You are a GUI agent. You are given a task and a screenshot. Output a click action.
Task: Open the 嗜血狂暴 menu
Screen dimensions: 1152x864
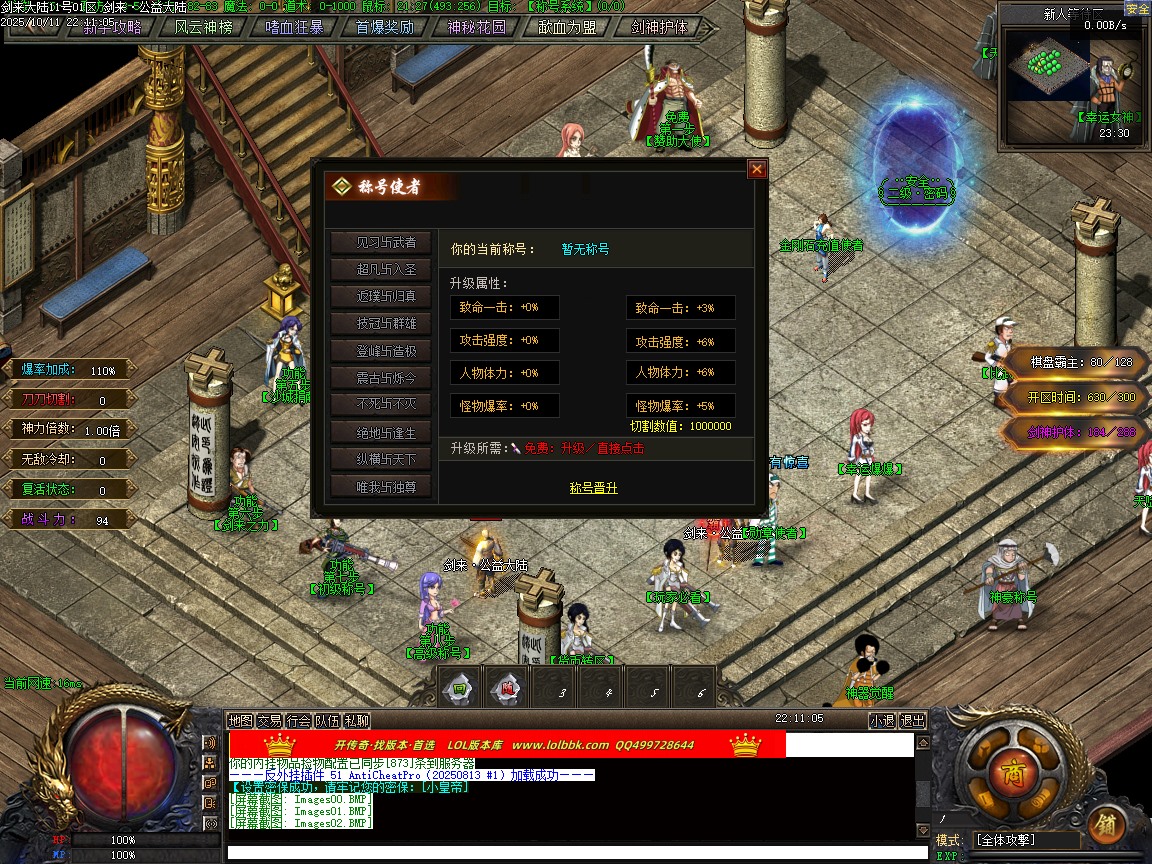pos(294,27)
